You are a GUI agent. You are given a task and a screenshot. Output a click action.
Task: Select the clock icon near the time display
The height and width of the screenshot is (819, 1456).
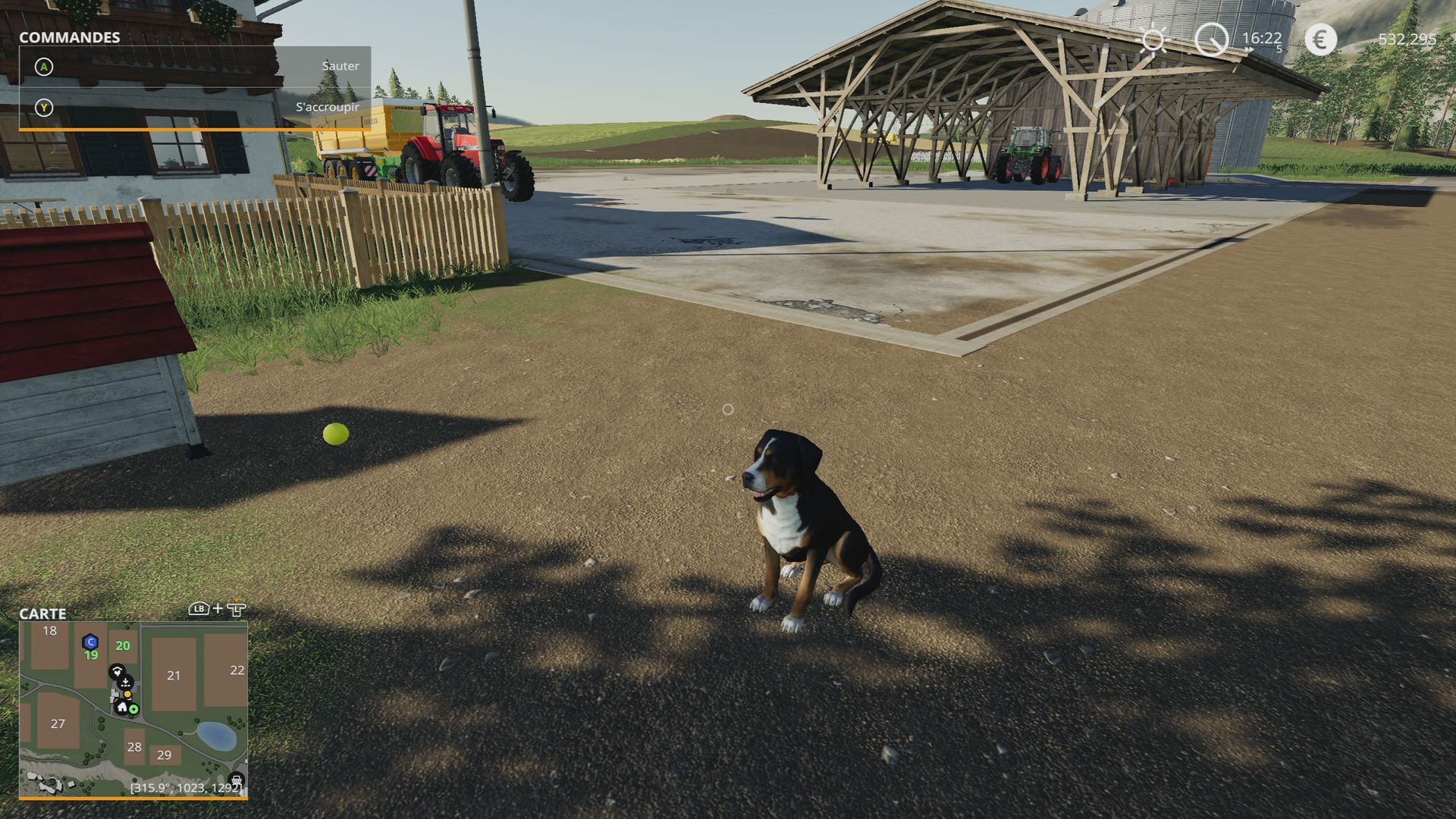tap(1212, 39)
